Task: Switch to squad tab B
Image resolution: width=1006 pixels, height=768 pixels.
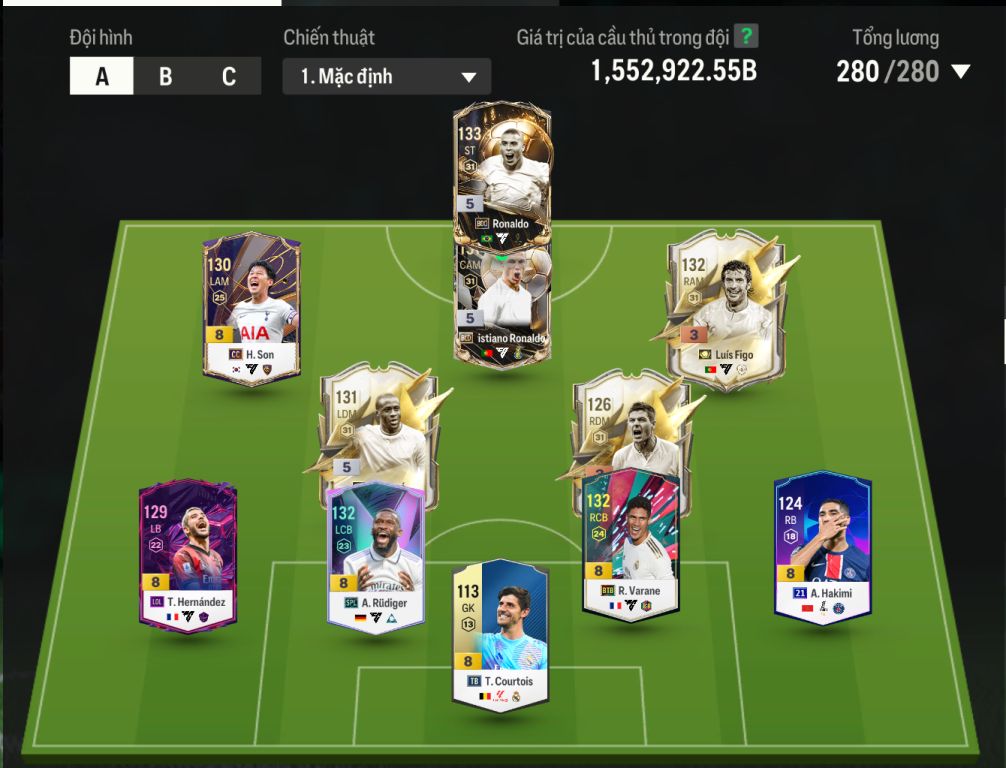Action: coord(165,77)
